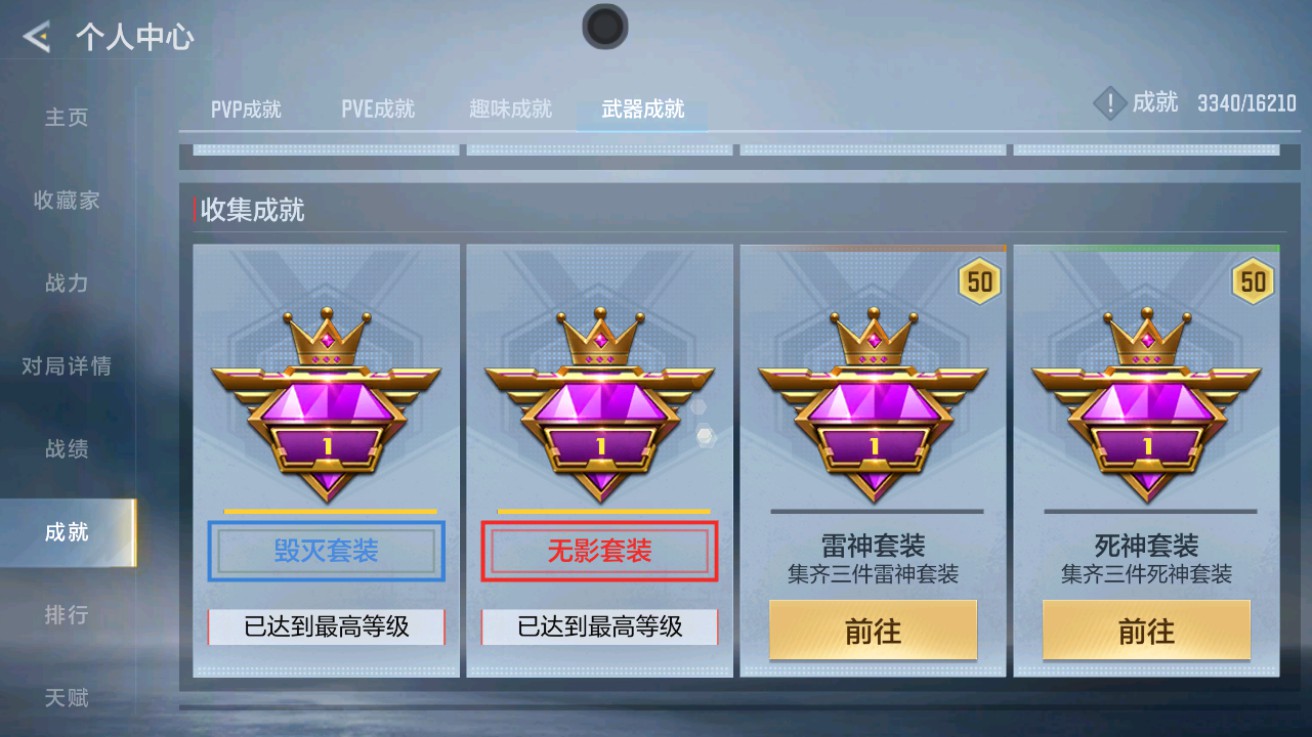Image resolution: width=1312 pixels, height=737 pixels.
Task: Open 收藏家 from the left sidebar
Action: point(65,200)
